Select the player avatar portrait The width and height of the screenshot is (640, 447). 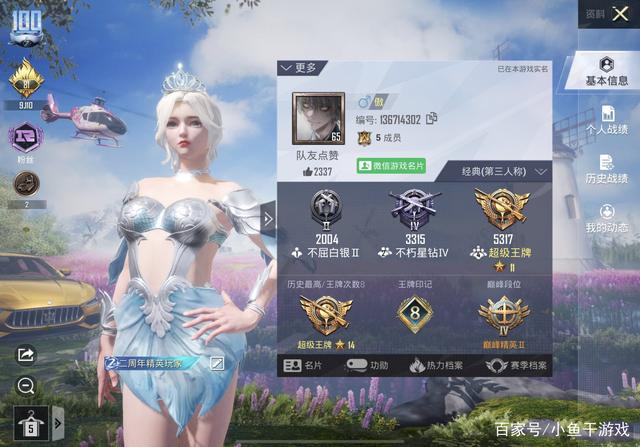tap(318, 119)
